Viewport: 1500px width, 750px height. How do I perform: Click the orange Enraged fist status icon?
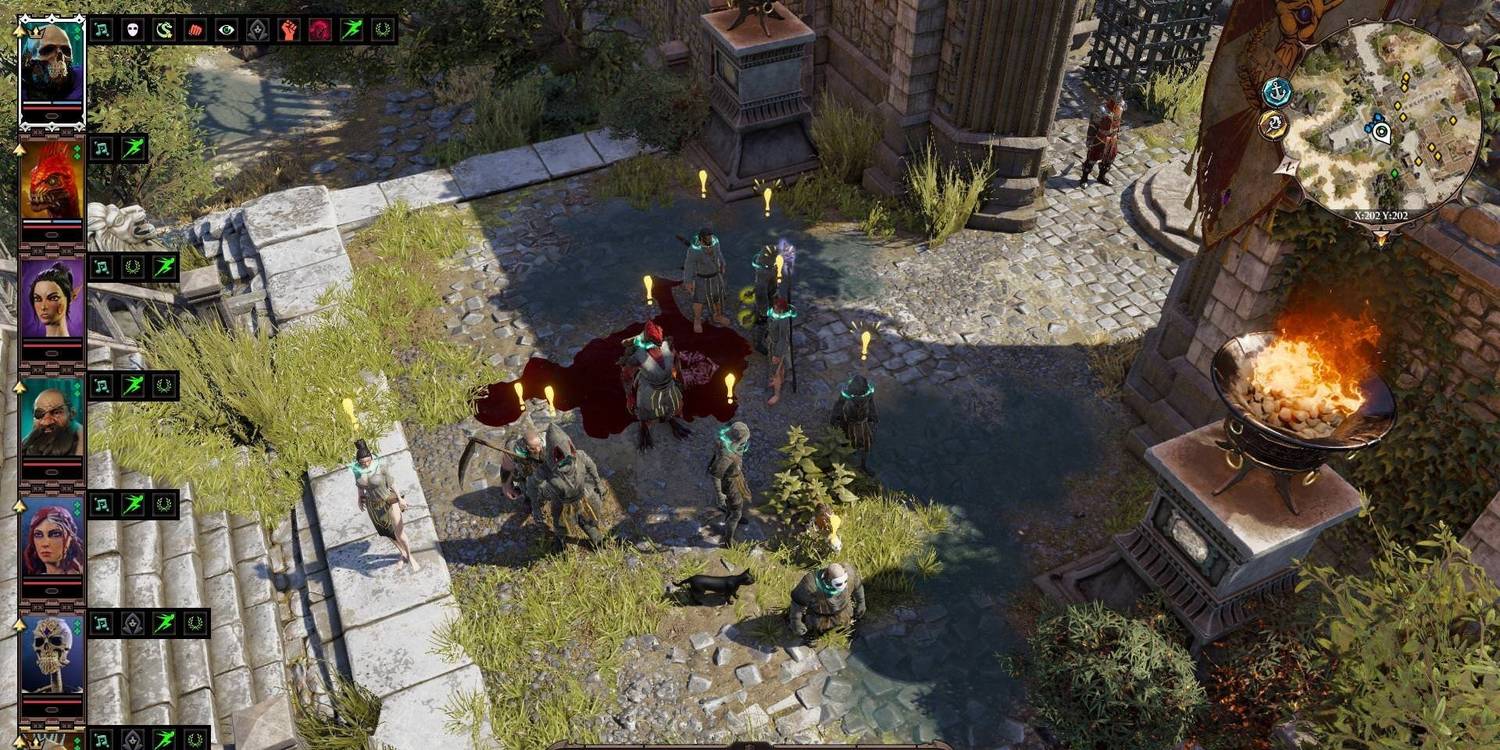[x=290, y=28]
